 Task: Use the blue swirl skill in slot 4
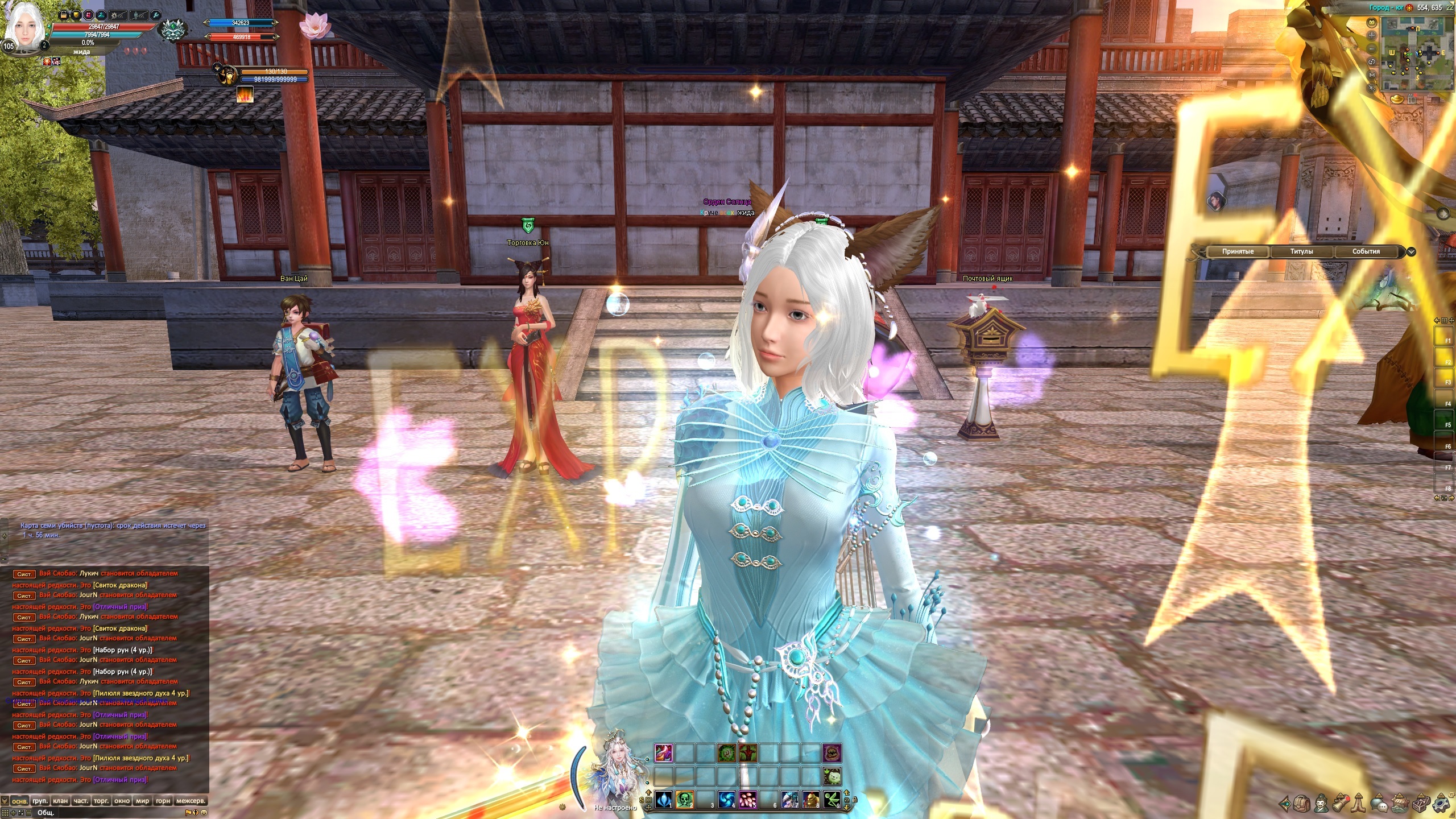pyautogui.click(x=727, y=799)
